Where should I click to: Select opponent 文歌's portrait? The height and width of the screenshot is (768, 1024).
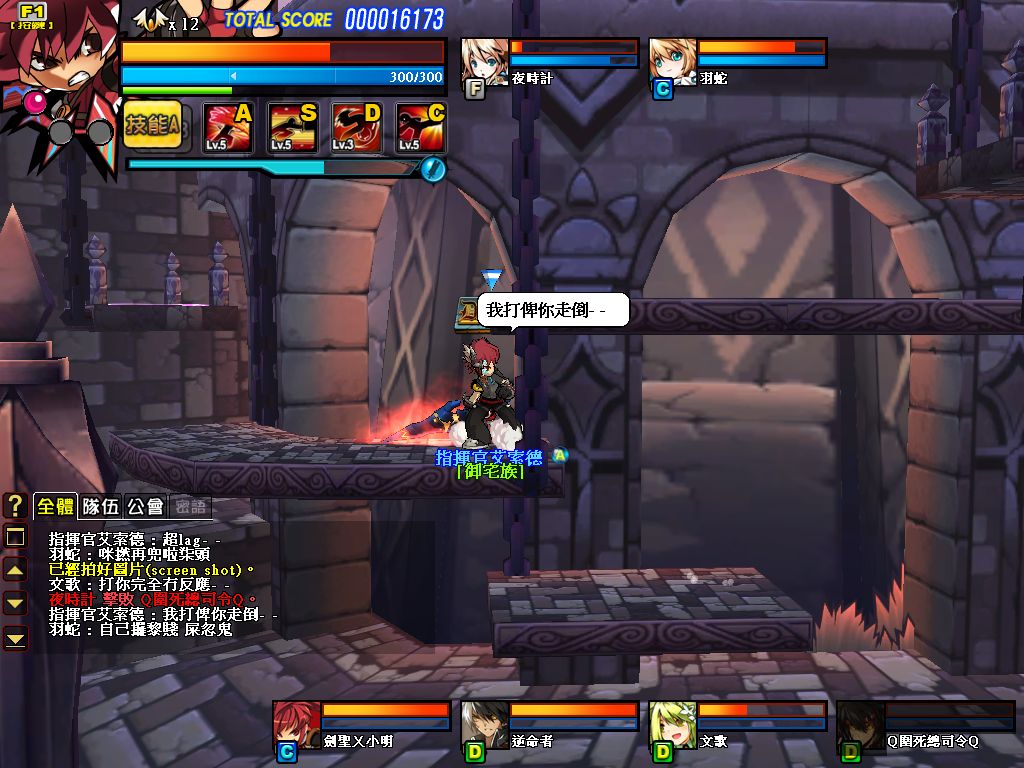coord(673,724)
